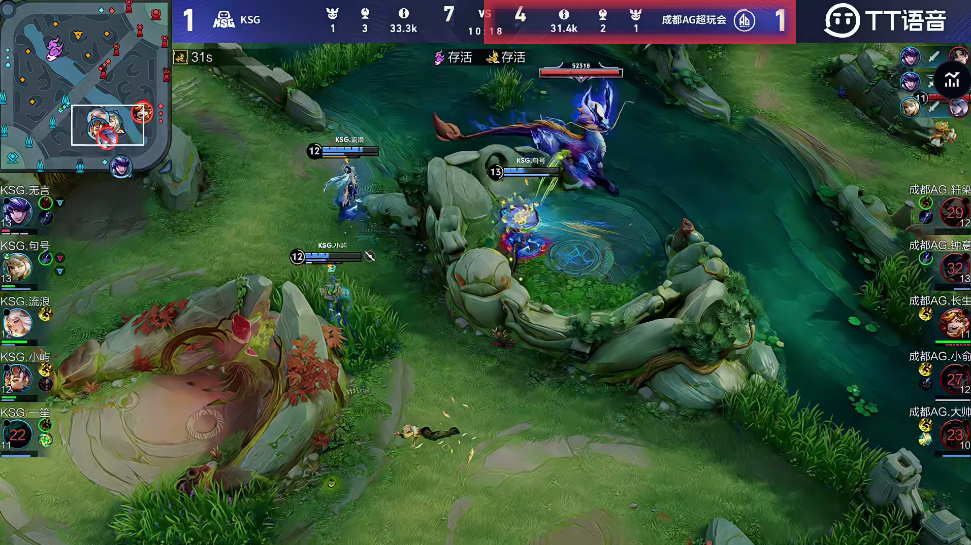Click the KSG team logo
Screen dimensions: 971x545
224,19
